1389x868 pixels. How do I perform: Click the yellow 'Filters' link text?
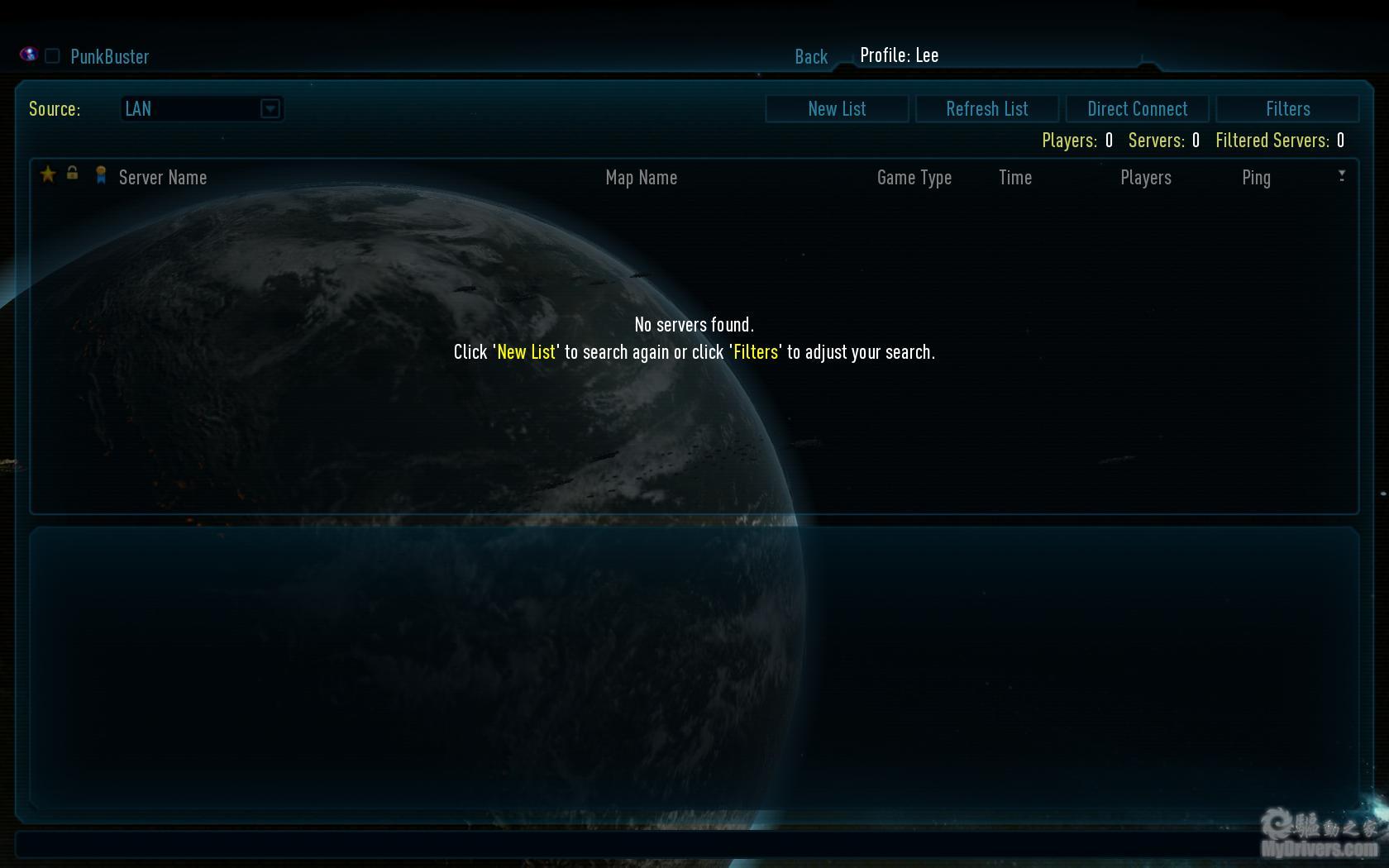pyautogui.click(x=756, y=352)
